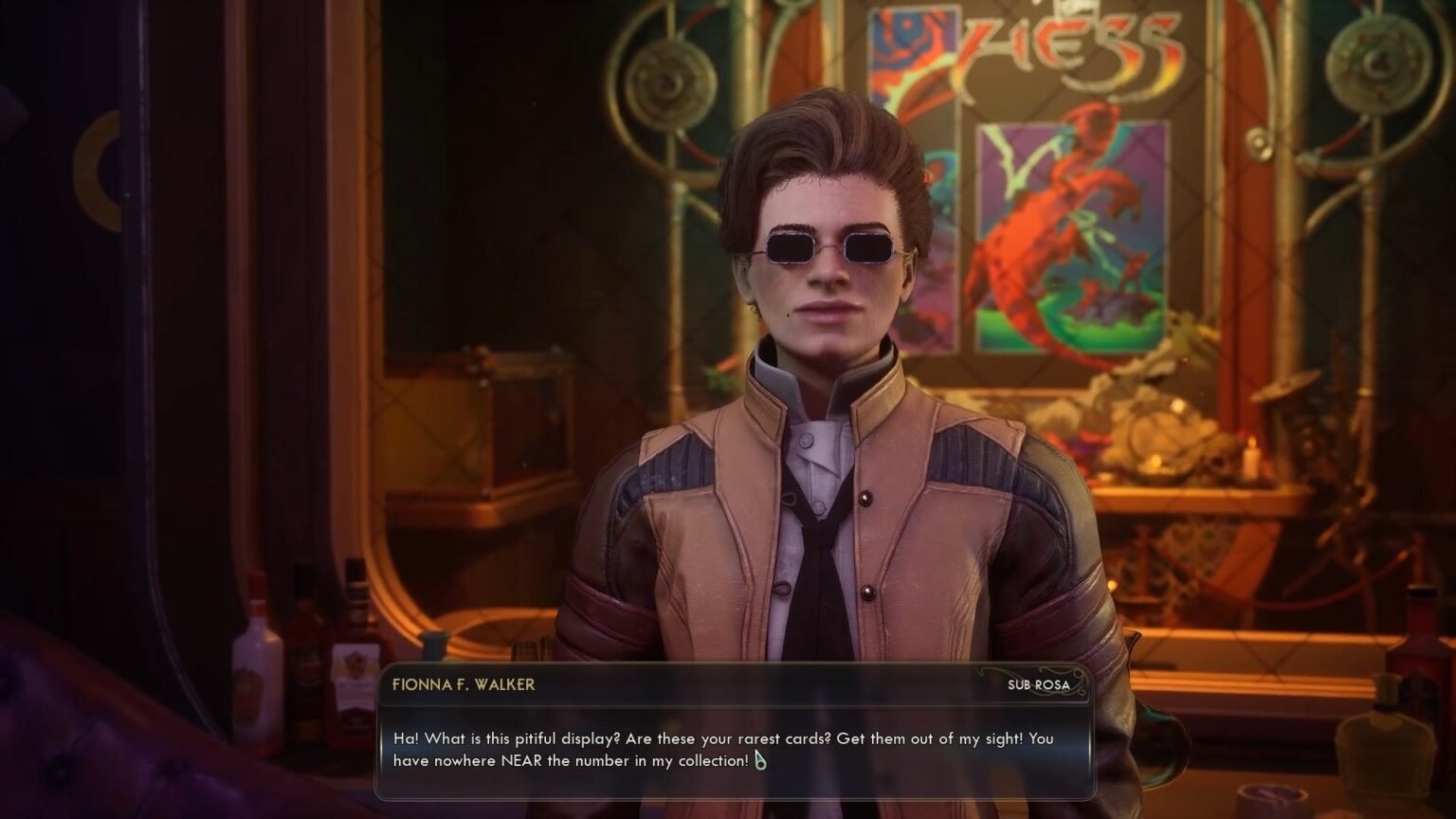Click the lit candle on the right shelf
Image resolution: width=1456 pixels, height=819 pixels.
coord(1251,455)
